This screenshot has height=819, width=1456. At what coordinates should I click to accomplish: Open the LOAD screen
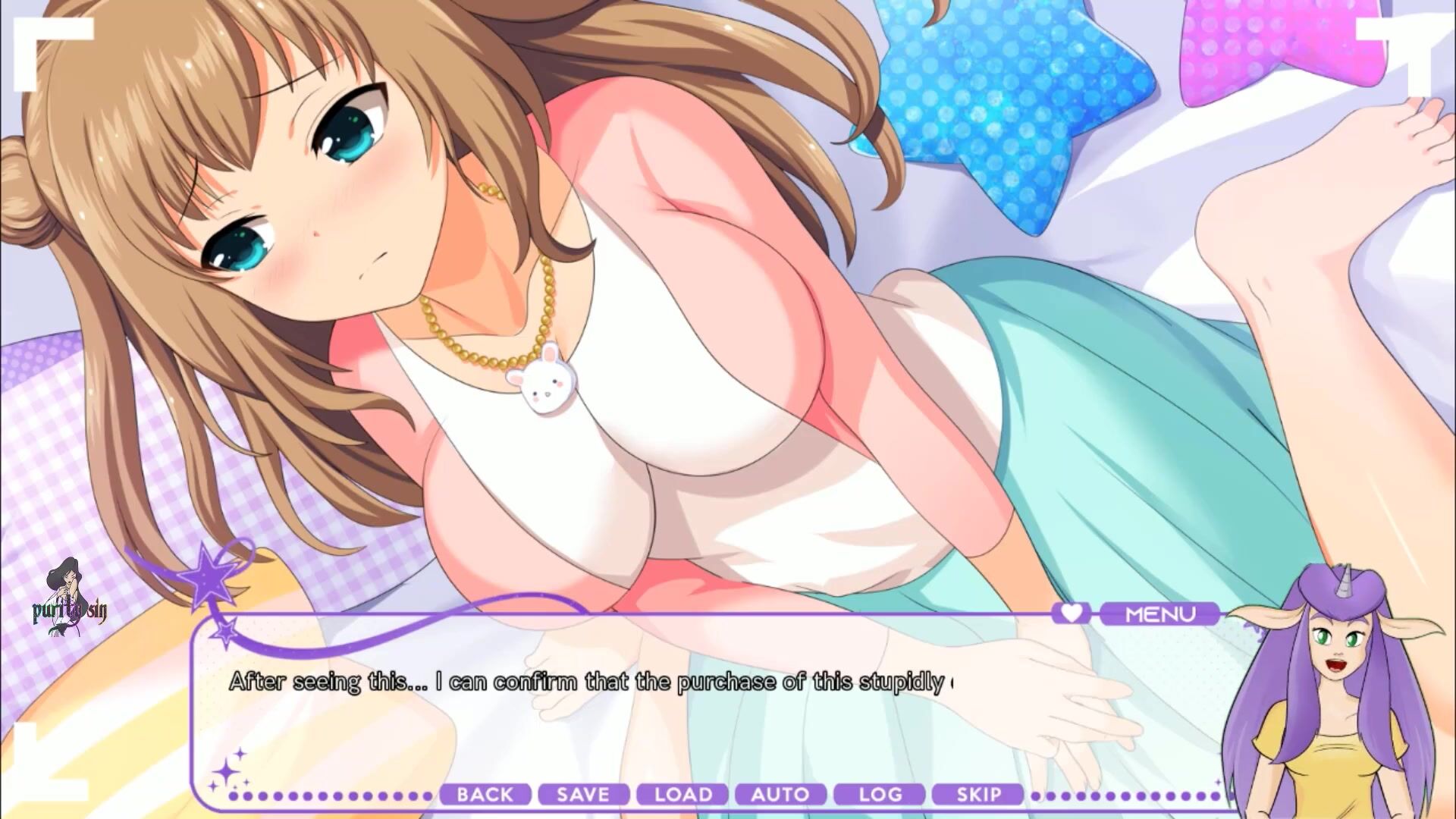click(x=682, y=795)
